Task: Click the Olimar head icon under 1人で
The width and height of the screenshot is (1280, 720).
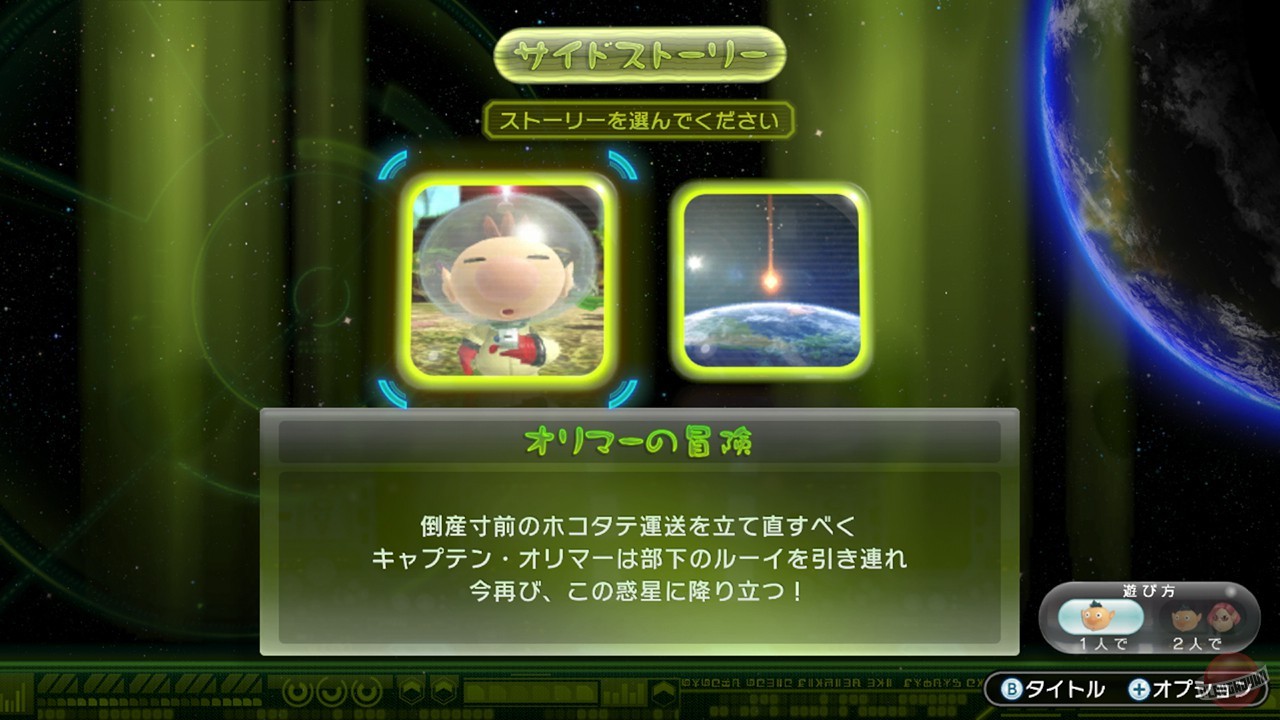Action: coord(1092,616)
